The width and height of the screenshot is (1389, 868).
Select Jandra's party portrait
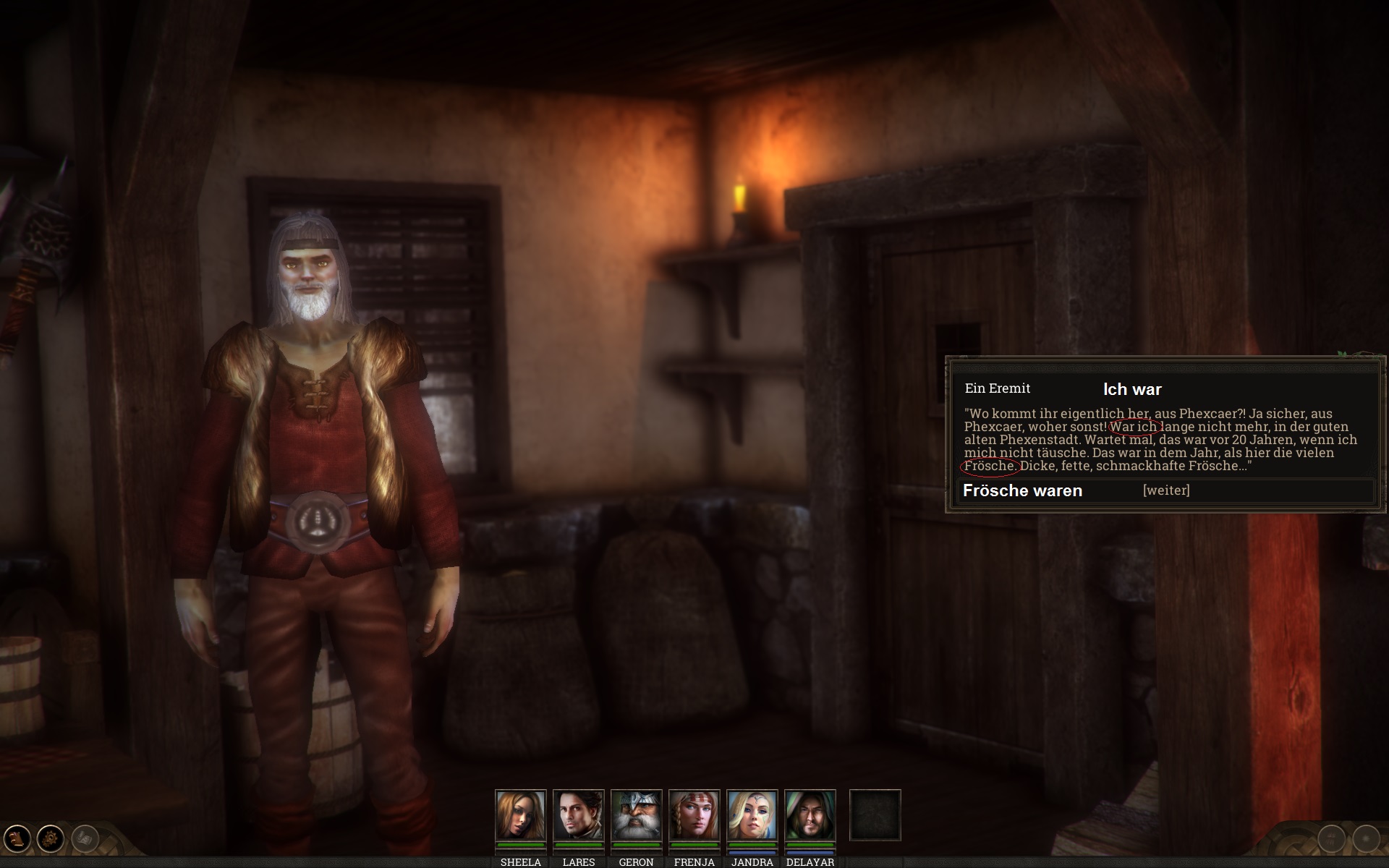752,814
